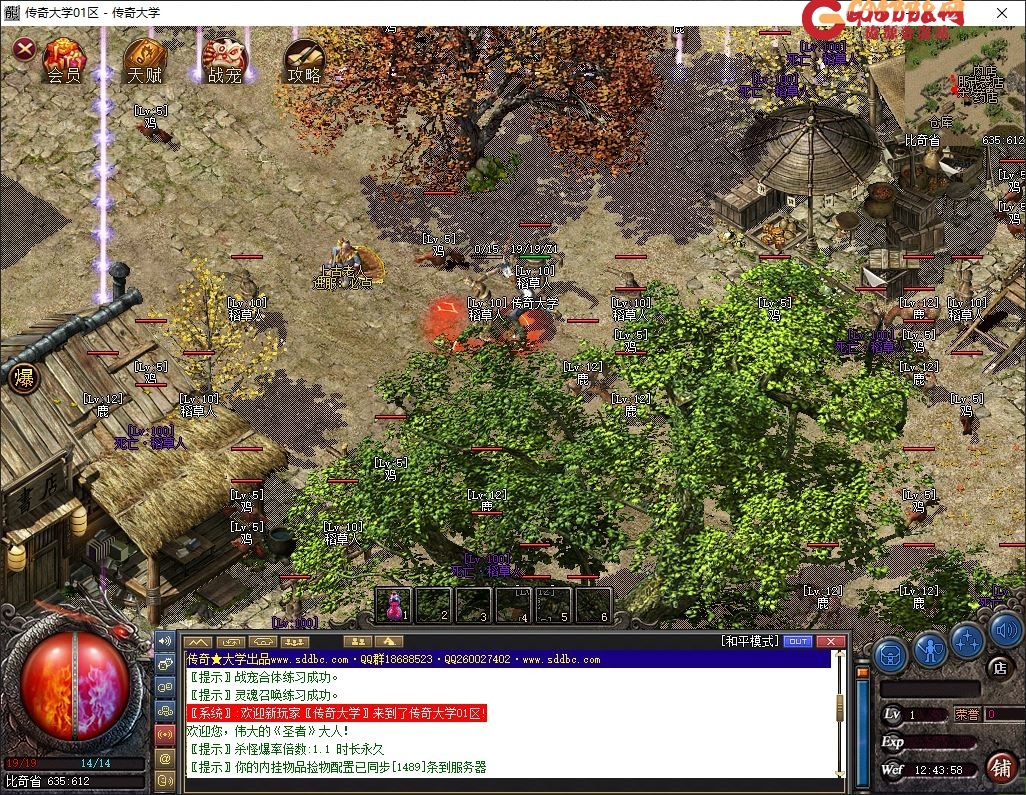Click the system welcome message in chat
The width and height of the screenshot is (1026, 795).
click(x=337, y=713)
